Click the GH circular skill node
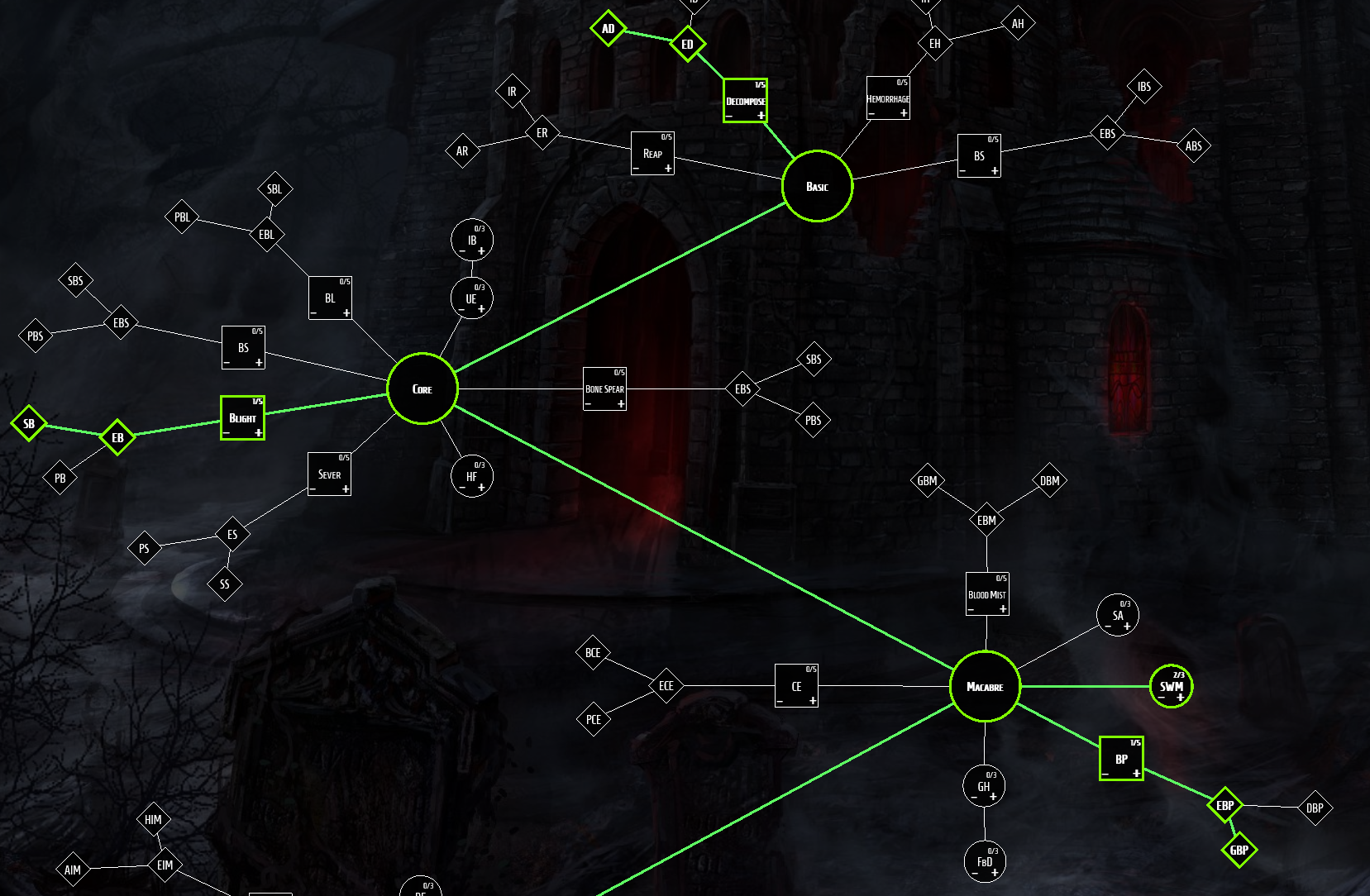The image size is (1370, 896). coord(984,786)
